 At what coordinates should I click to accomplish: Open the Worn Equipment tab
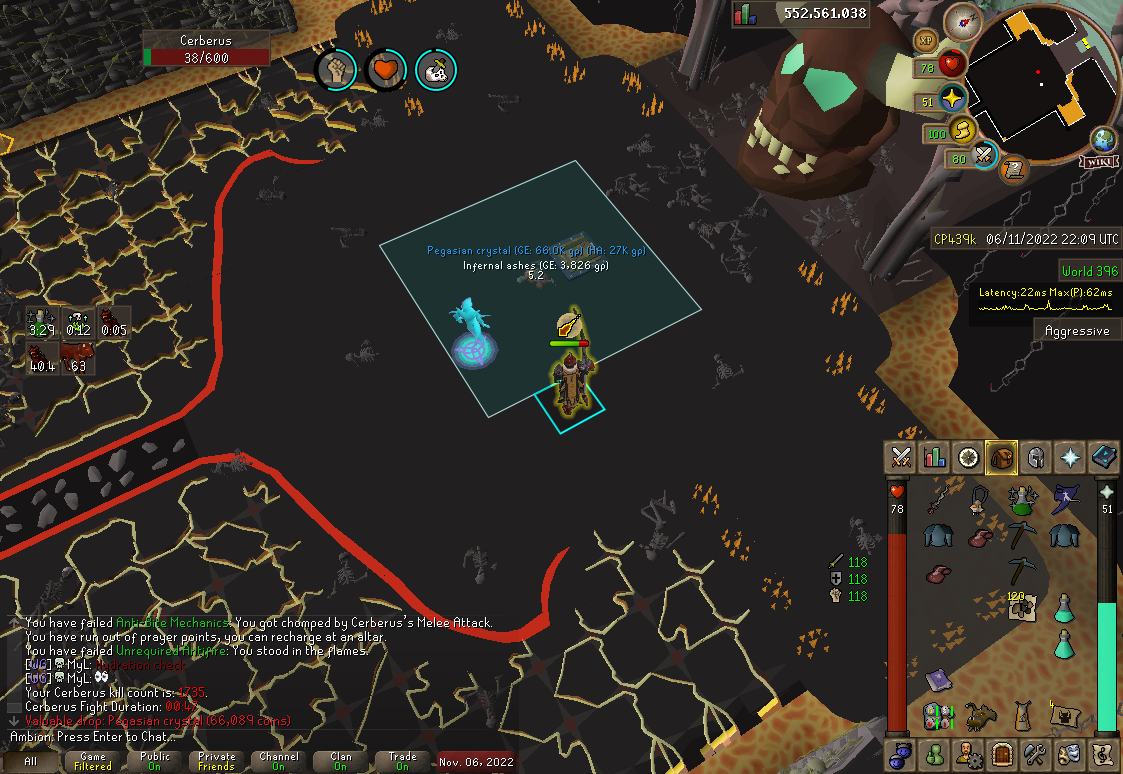point(1036,457)
